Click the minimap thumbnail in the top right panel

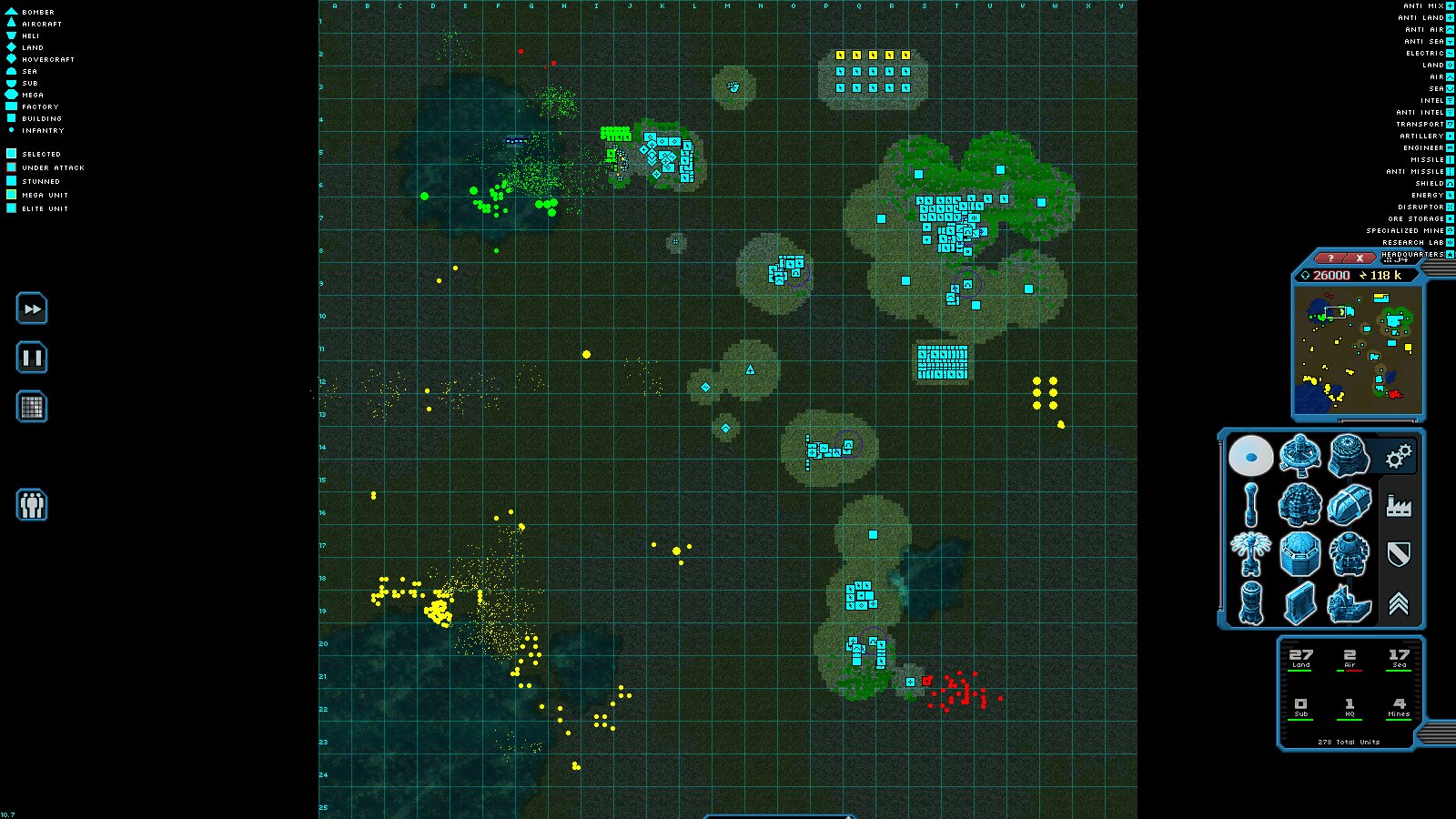click(1359, 350)
